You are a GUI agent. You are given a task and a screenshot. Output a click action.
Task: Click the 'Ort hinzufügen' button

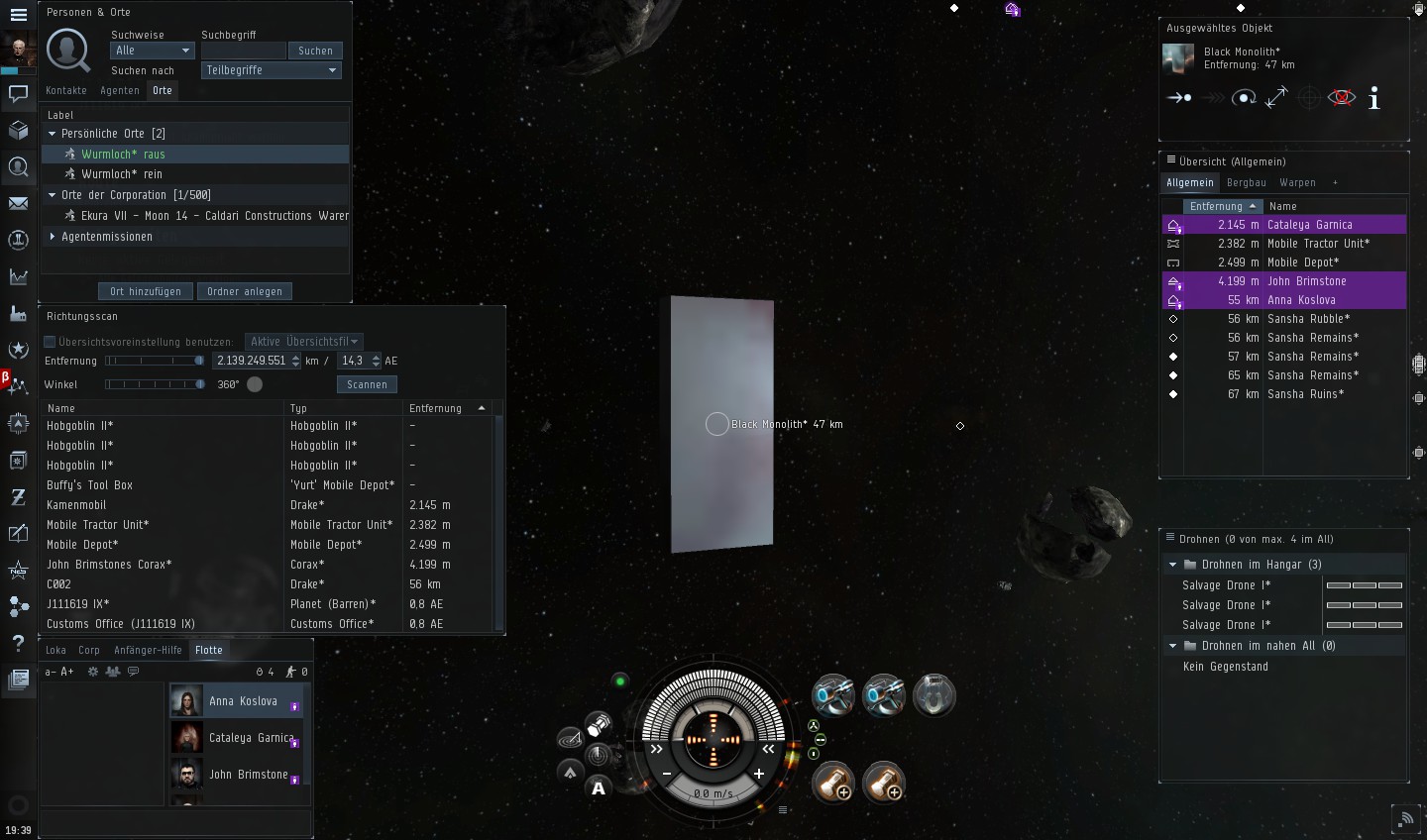tap(146, 291)
